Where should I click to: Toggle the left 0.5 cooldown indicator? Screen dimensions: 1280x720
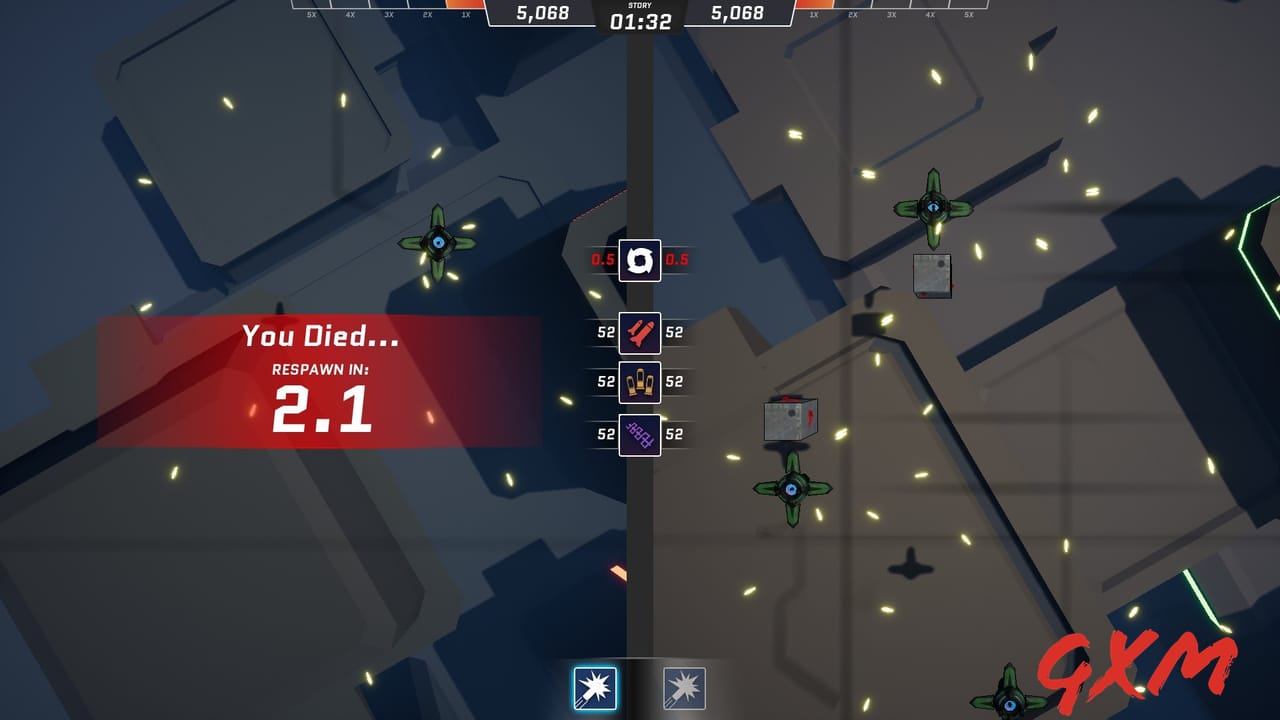coord(604,259)
